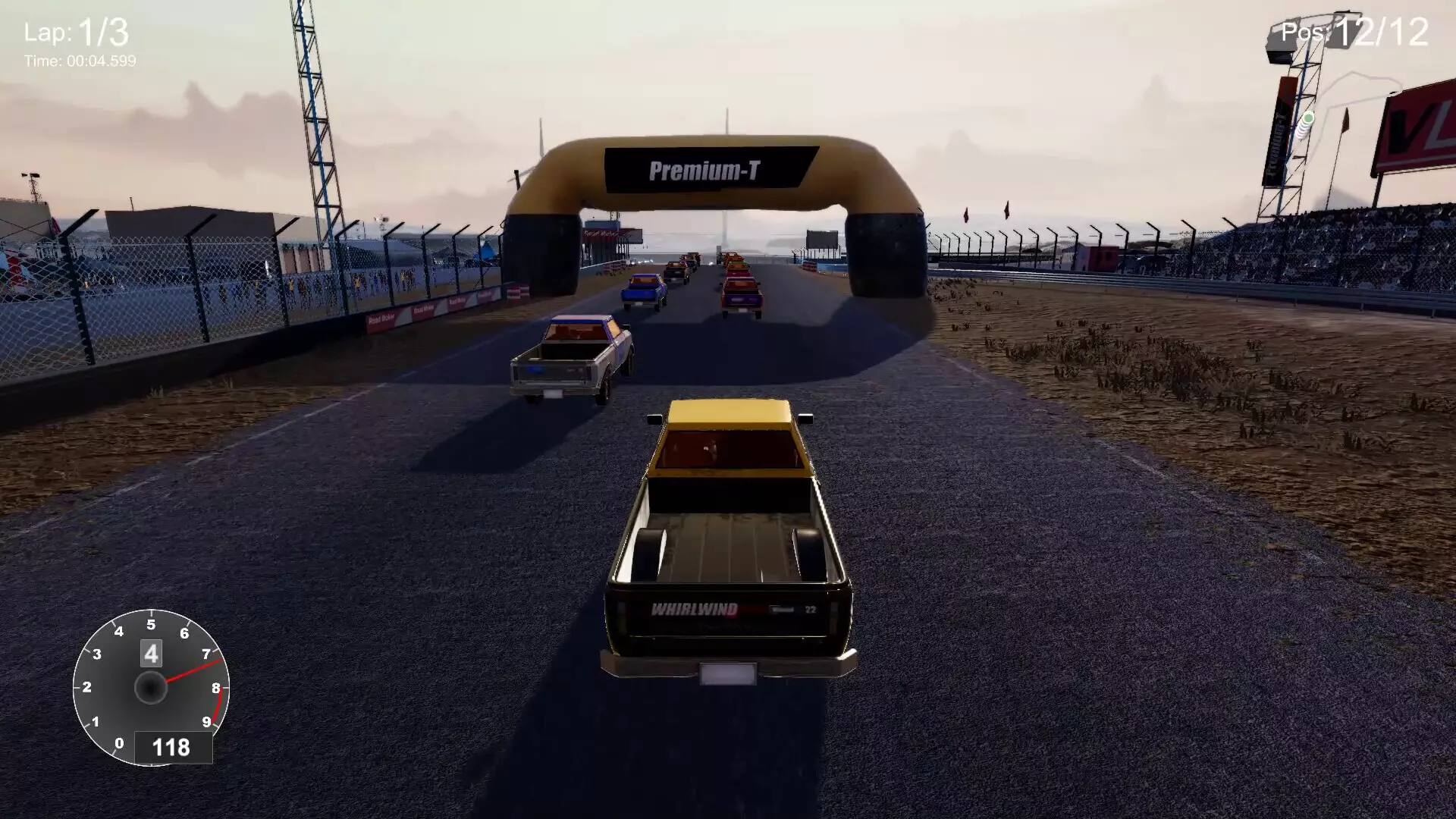Click the number 9 on the tachometer
Viewport: 1456px width, 819px height.
(206, 721)
